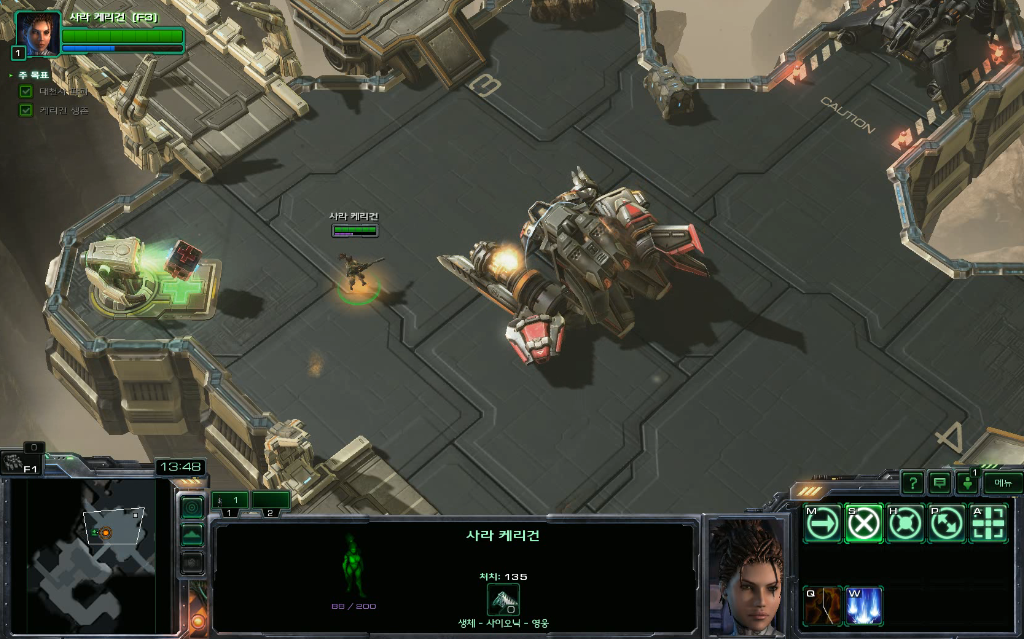Image resolution: width=1024 pixels, height=639 pixels.
Task: Select control group 1 tab
Action: 229,500
